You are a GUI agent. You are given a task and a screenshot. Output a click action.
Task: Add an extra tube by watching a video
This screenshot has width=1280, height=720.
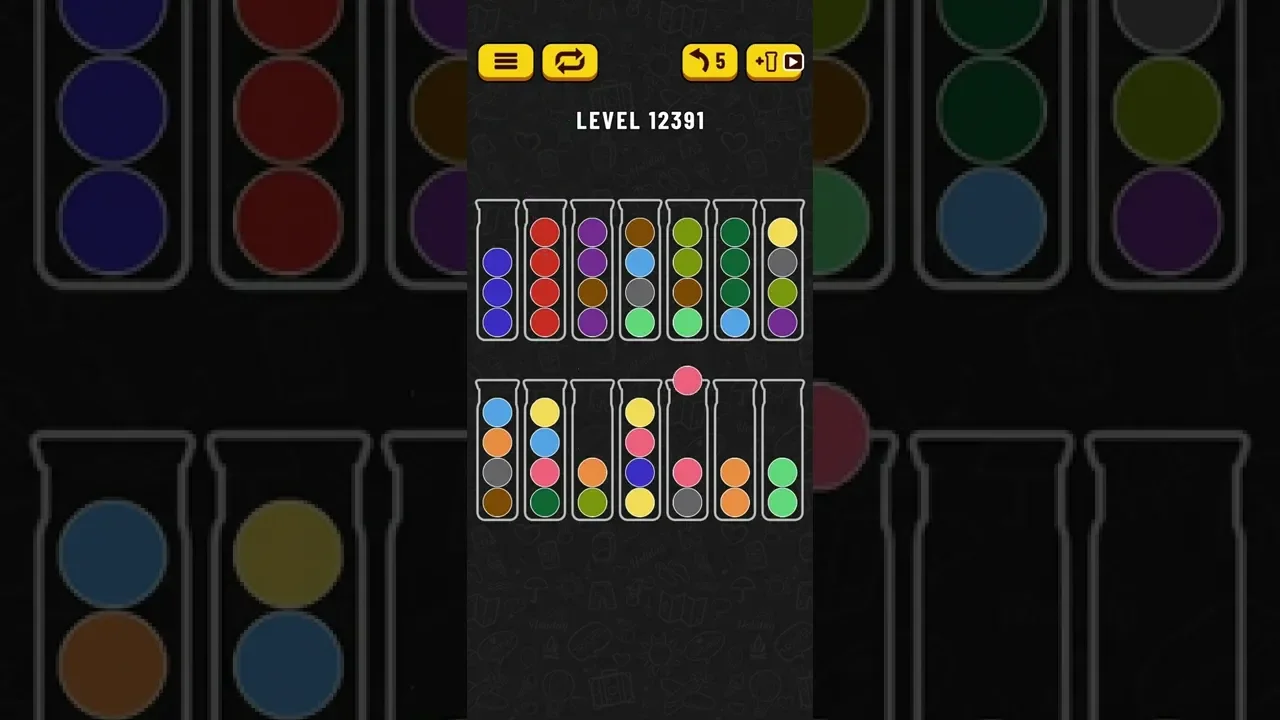coord(774,62)
